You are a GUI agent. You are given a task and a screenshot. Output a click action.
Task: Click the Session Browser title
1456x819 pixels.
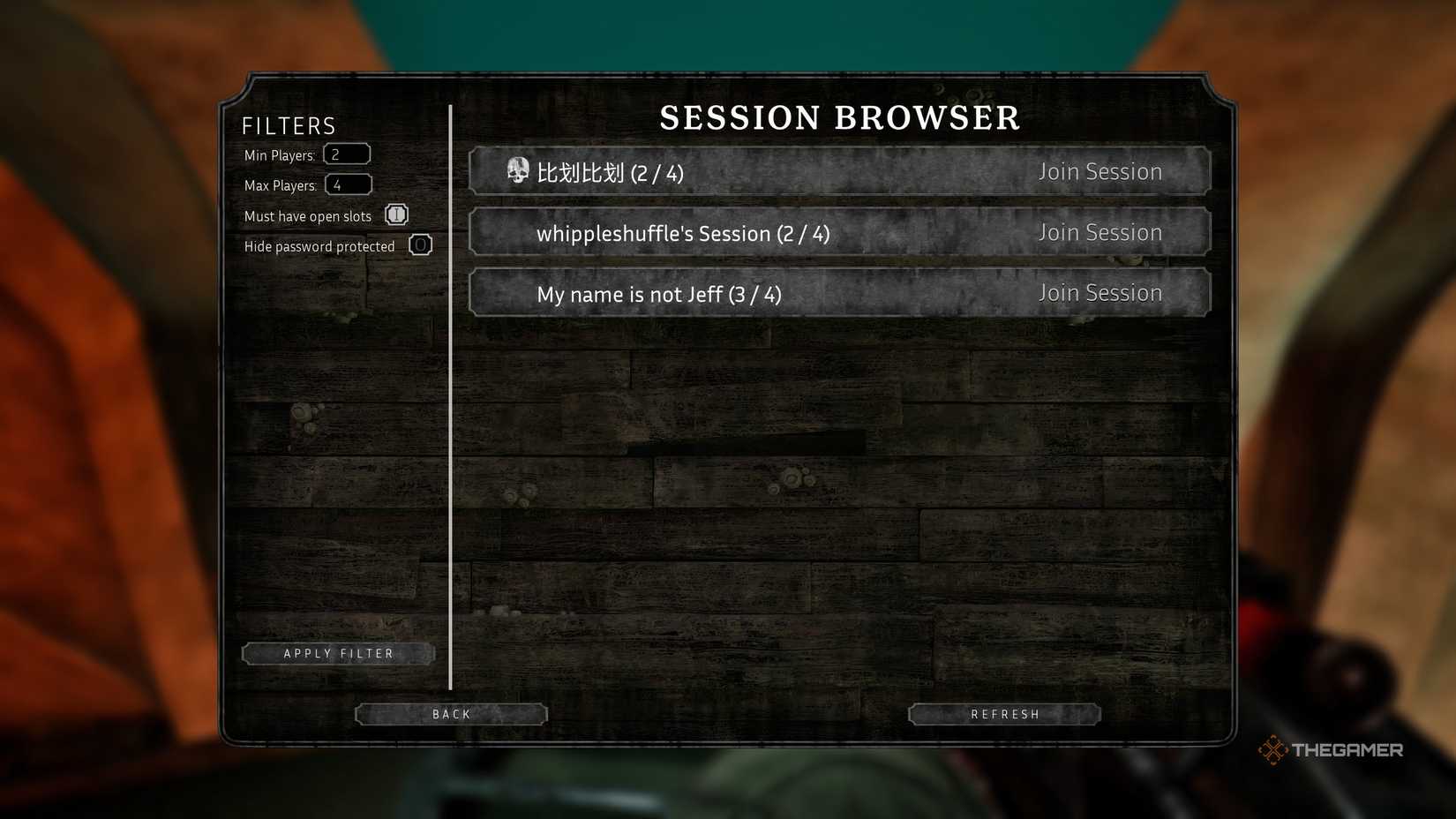(839, 117)
